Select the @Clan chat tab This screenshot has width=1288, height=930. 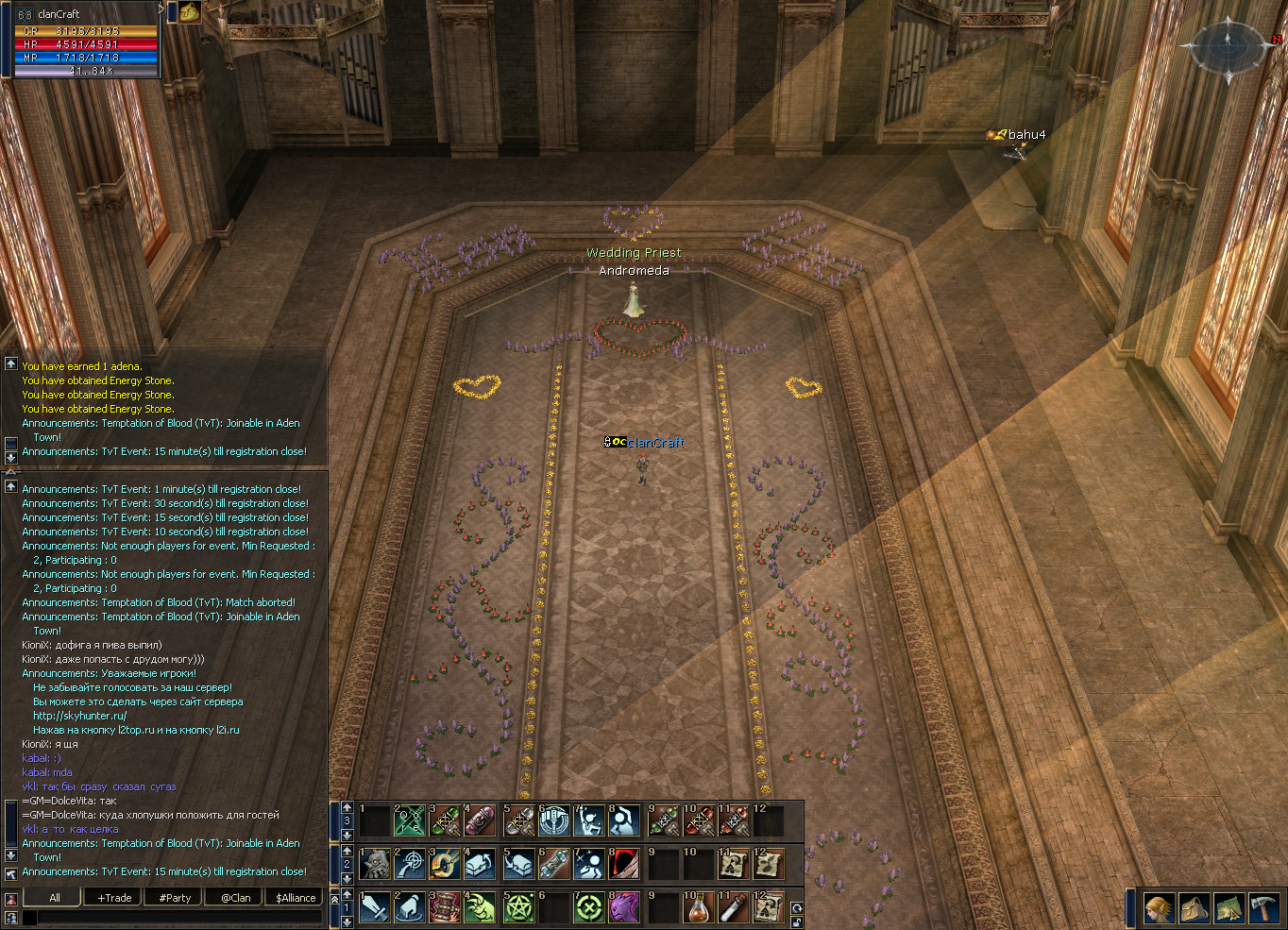(235, 898)
